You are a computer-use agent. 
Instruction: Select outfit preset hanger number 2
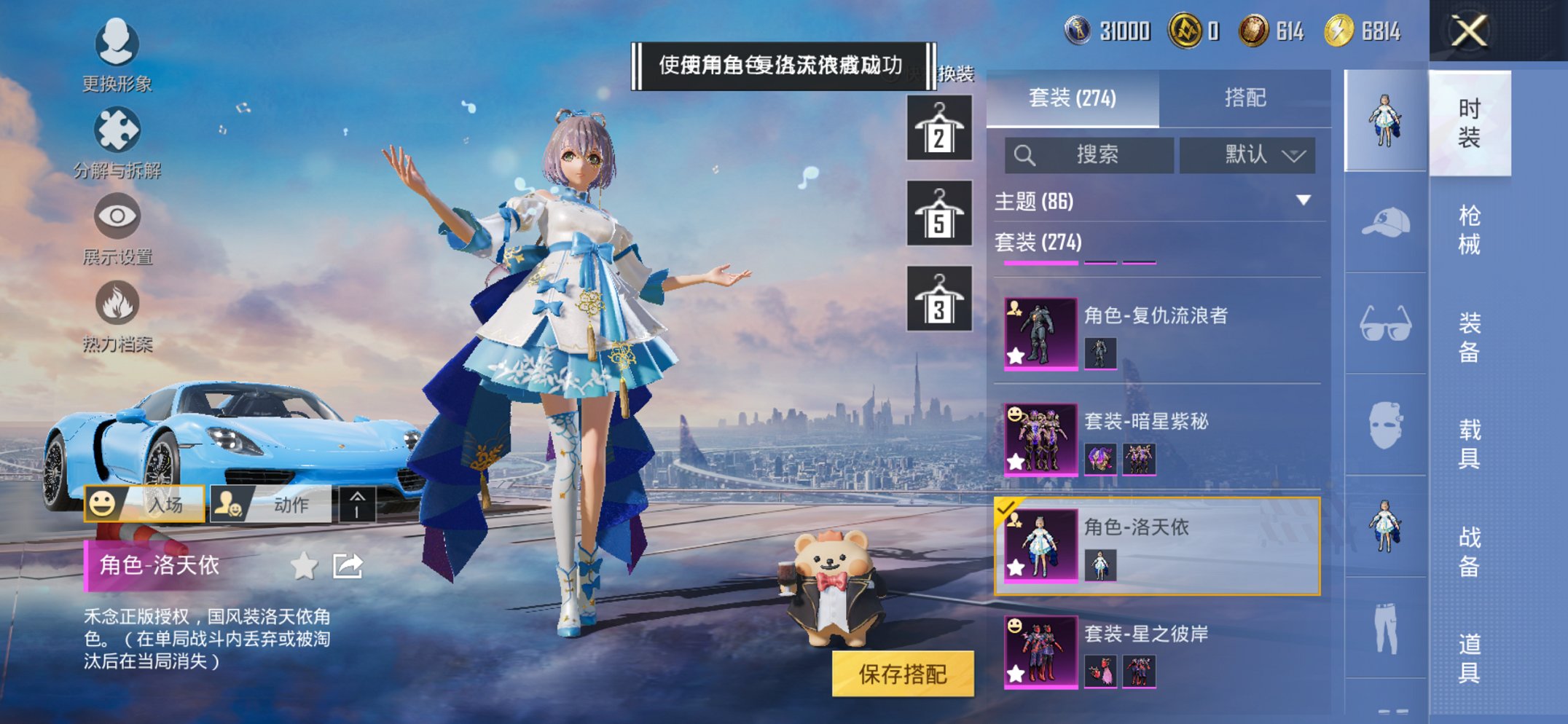[x=938, y=131]
